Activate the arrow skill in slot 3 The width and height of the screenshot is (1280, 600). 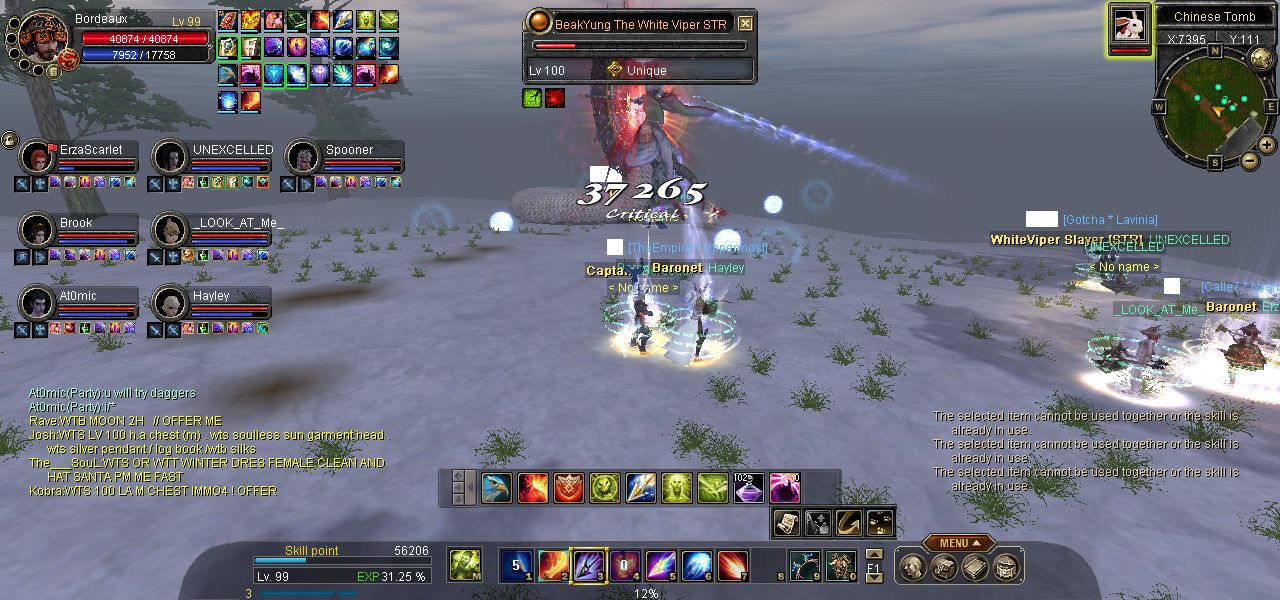coord(588,566)
